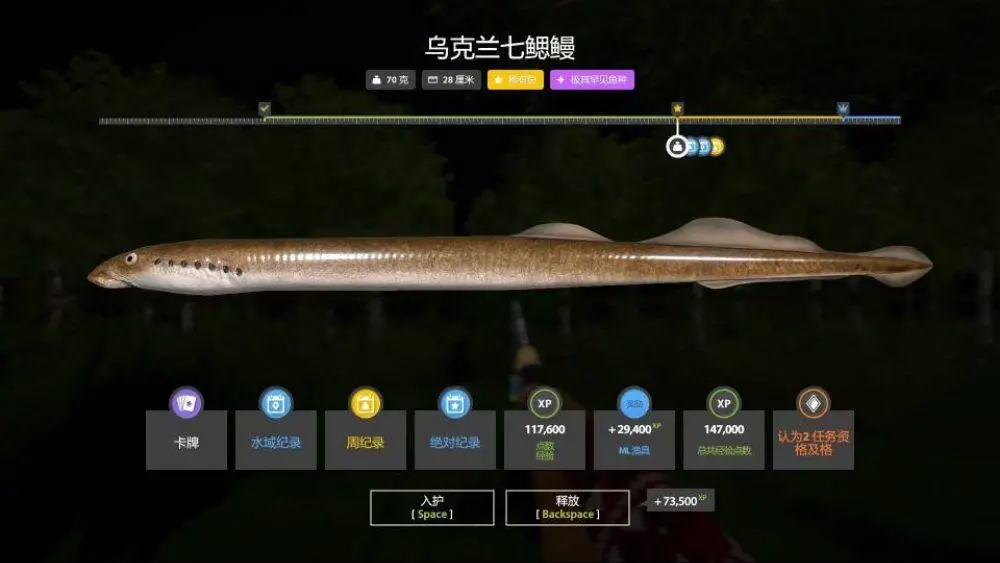Keep the fish with the 入护 button

(431, 507)
